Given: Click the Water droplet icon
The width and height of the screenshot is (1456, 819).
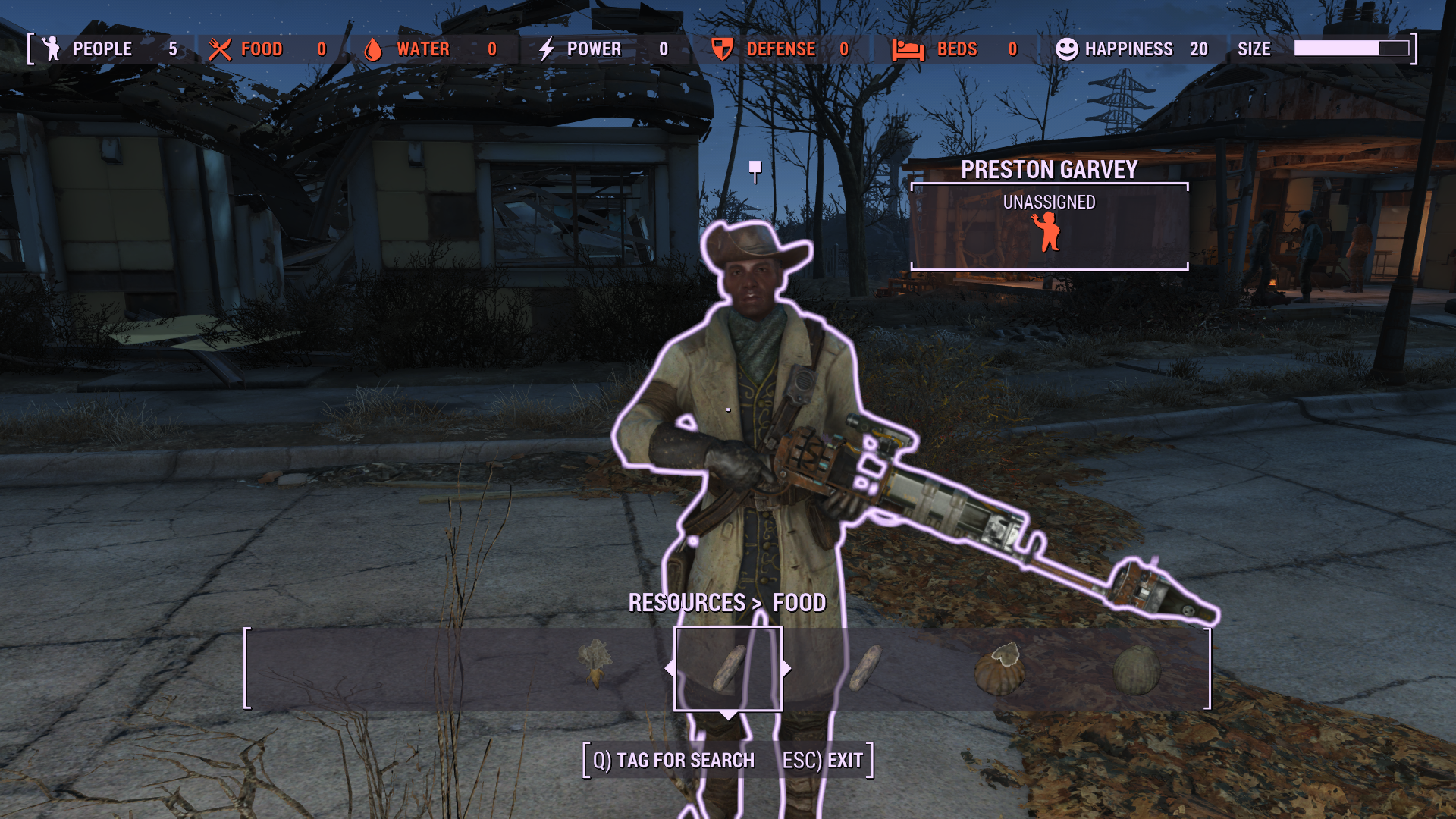Looking at the screenshot, I should point(373,49).
